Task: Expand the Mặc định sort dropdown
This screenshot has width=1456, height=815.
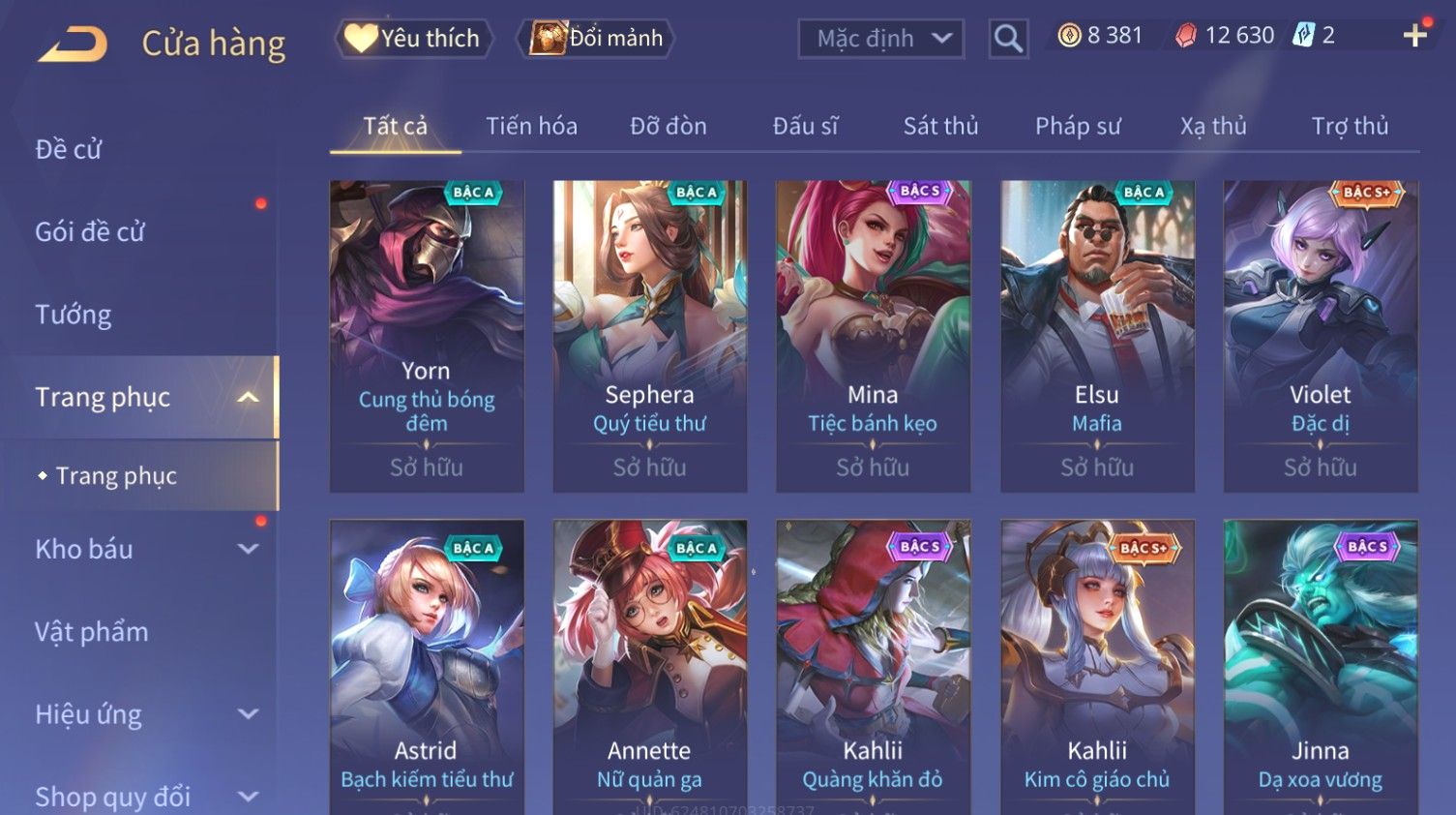Action: click(x=880, y=39)
